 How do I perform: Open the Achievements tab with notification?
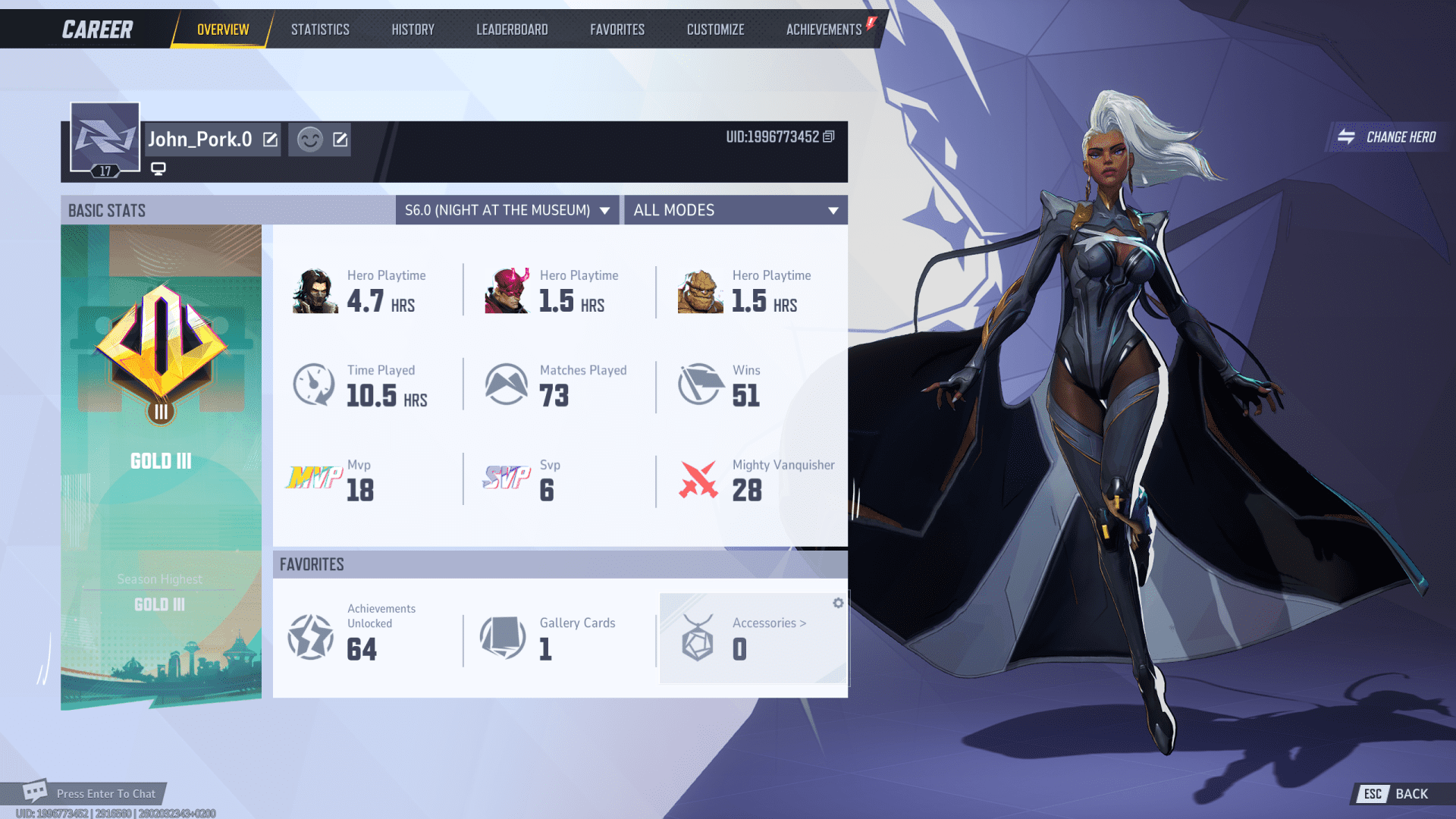tap(824, 29)
